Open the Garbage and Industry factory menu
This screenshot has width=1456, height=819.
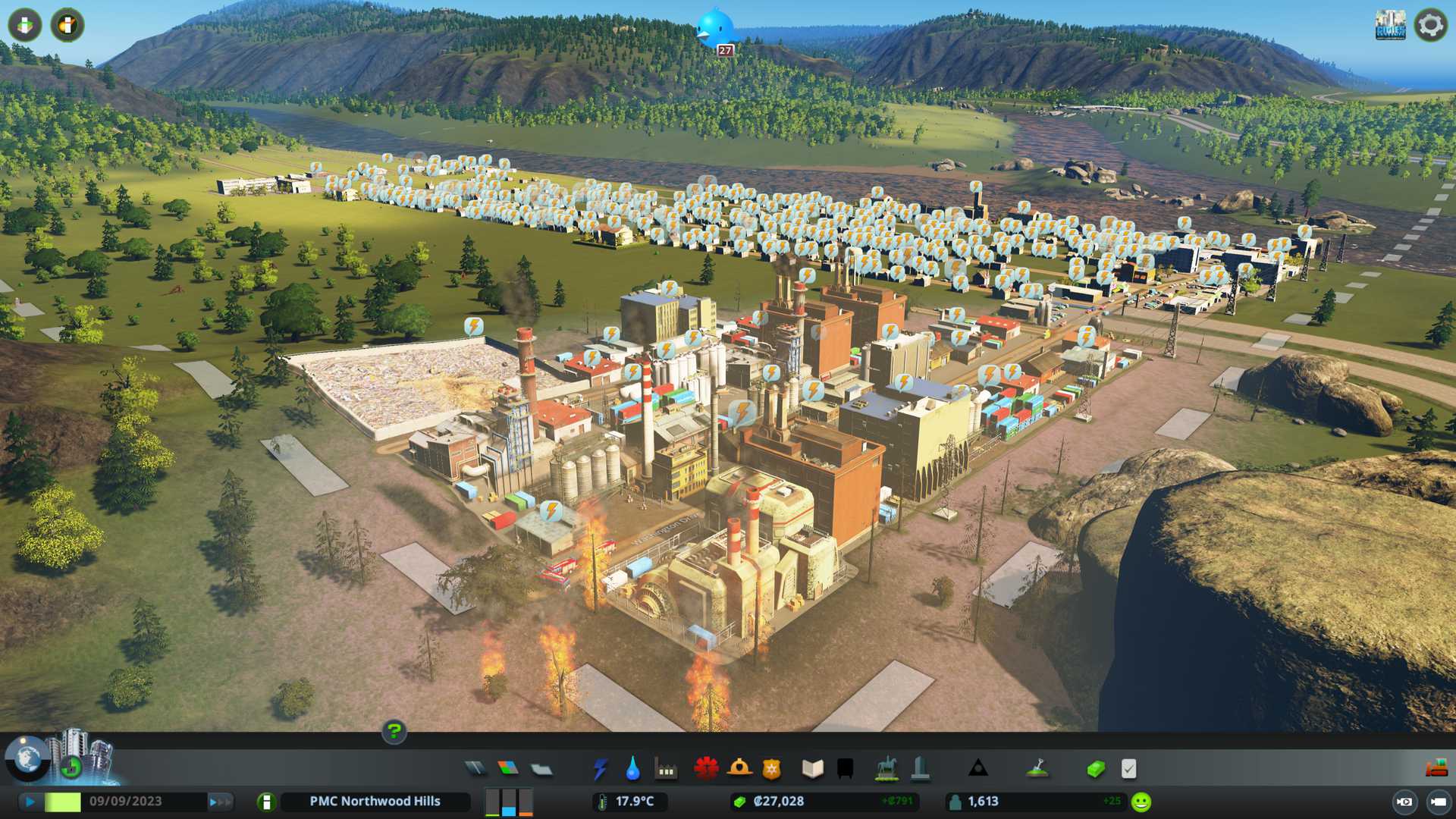(666, 770)
